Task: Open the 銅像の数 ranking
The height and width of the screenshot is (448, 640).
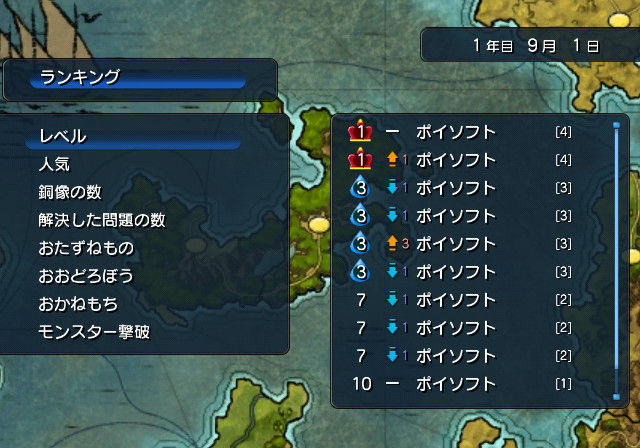Action: coord(72,192)
